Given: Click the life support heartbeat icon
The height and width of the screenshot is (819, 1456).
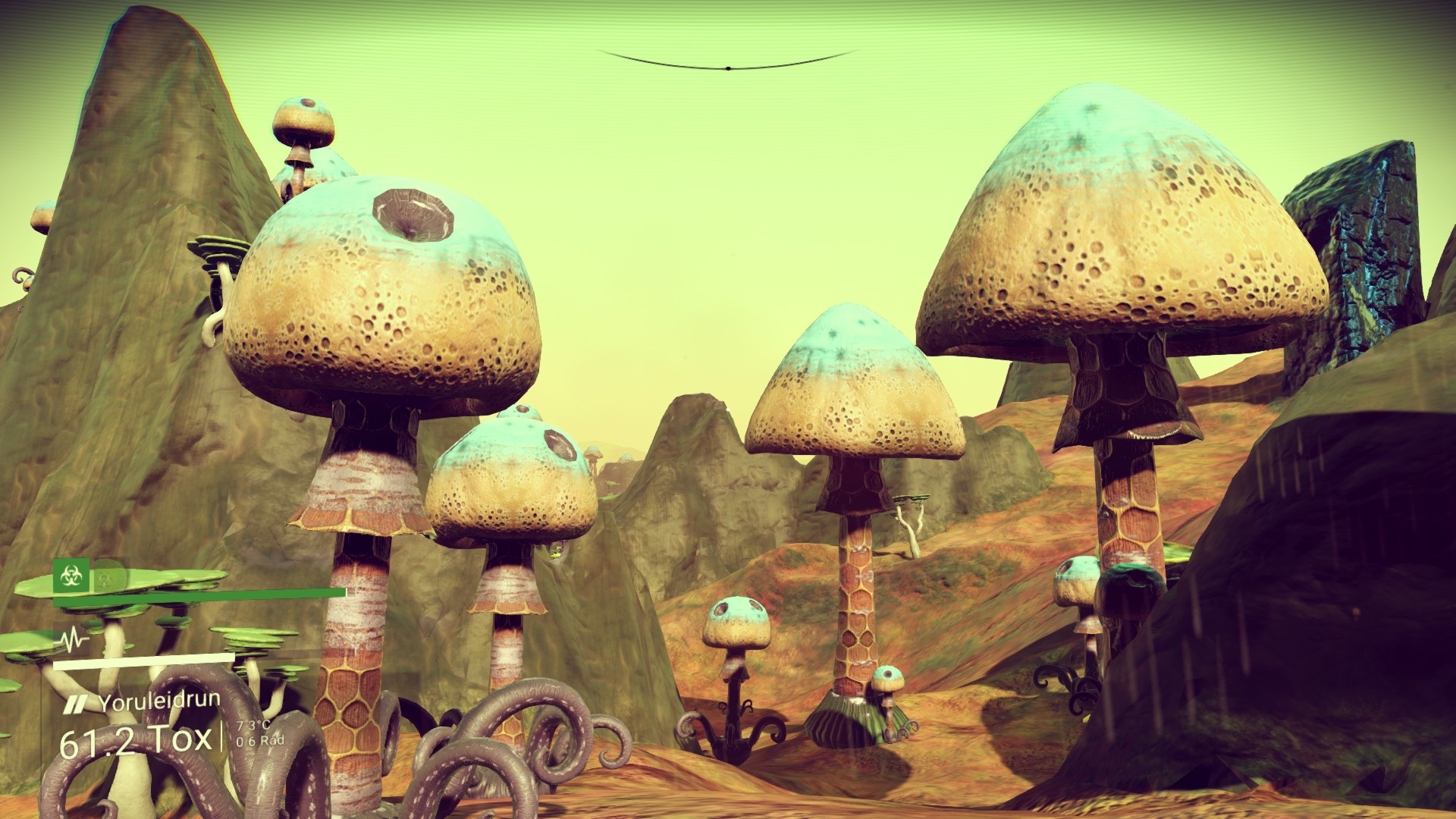Looking at the screenshot, I should pyautogui.click(x=73, y=641).
